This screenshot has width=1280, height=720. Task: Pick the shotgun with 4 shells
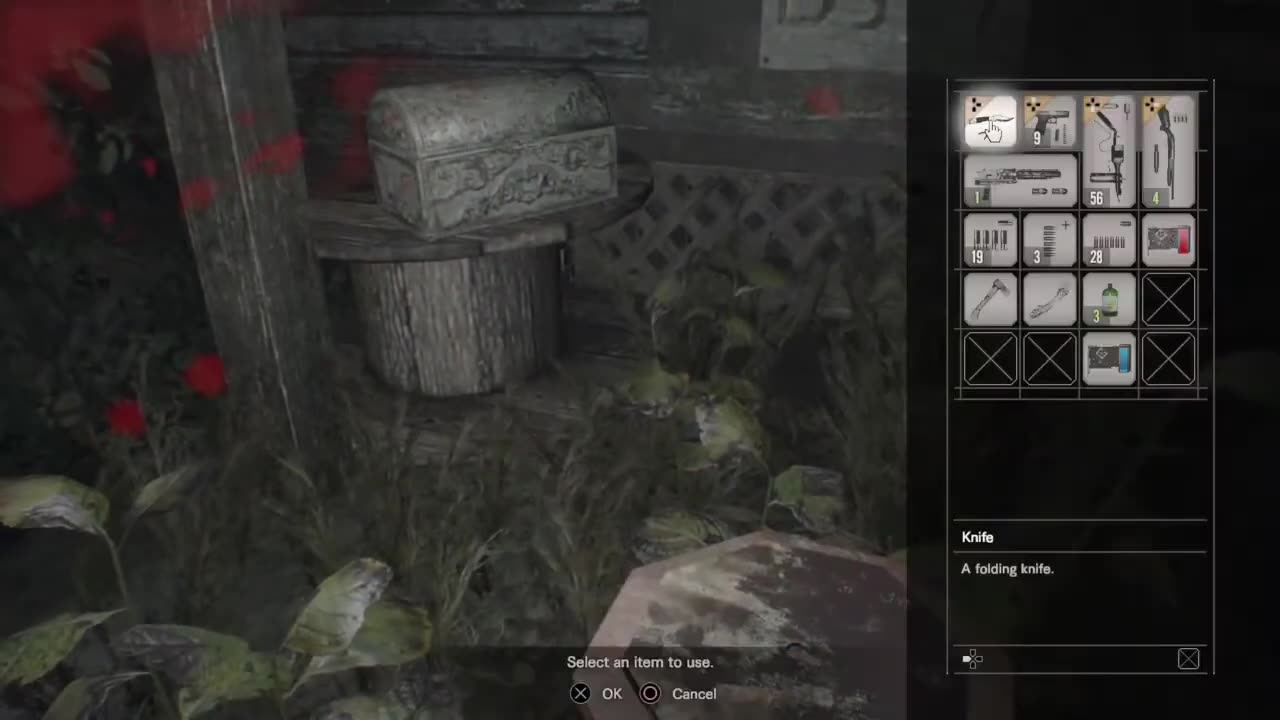click(x=1168, y=150)
